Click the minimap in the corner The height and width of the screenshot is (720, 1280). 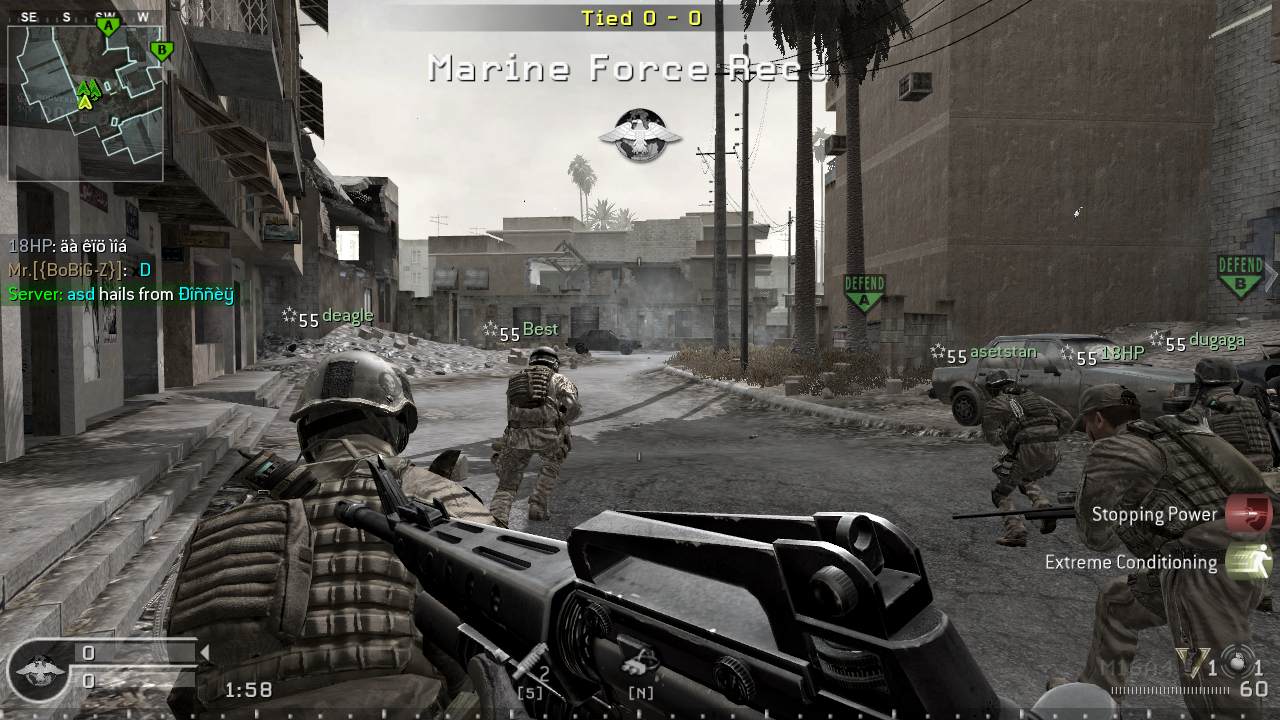click(x=85, y=102)
